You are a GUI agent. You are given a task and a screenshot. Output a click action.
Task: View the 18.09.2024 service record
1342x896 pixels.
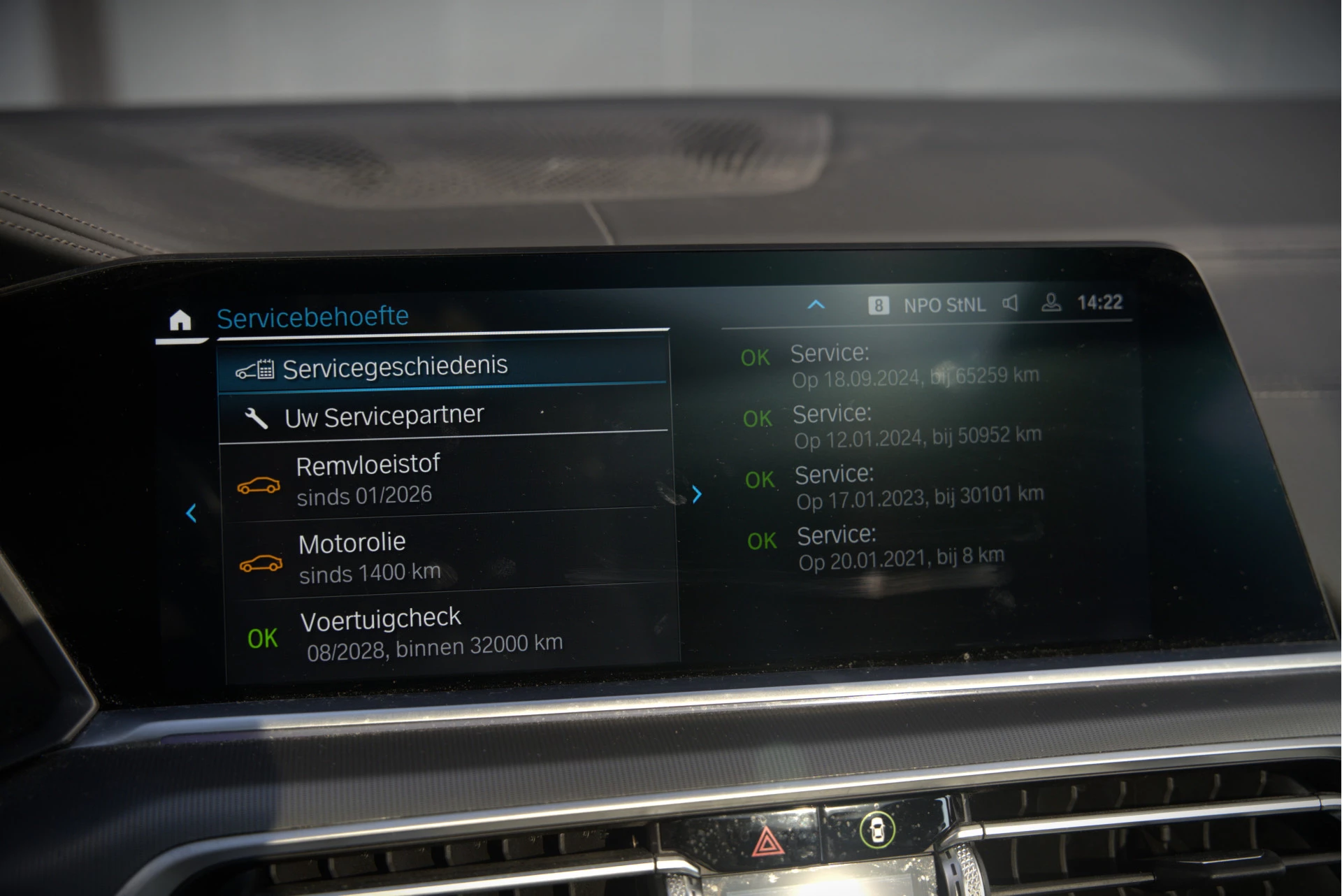(914, 366)
